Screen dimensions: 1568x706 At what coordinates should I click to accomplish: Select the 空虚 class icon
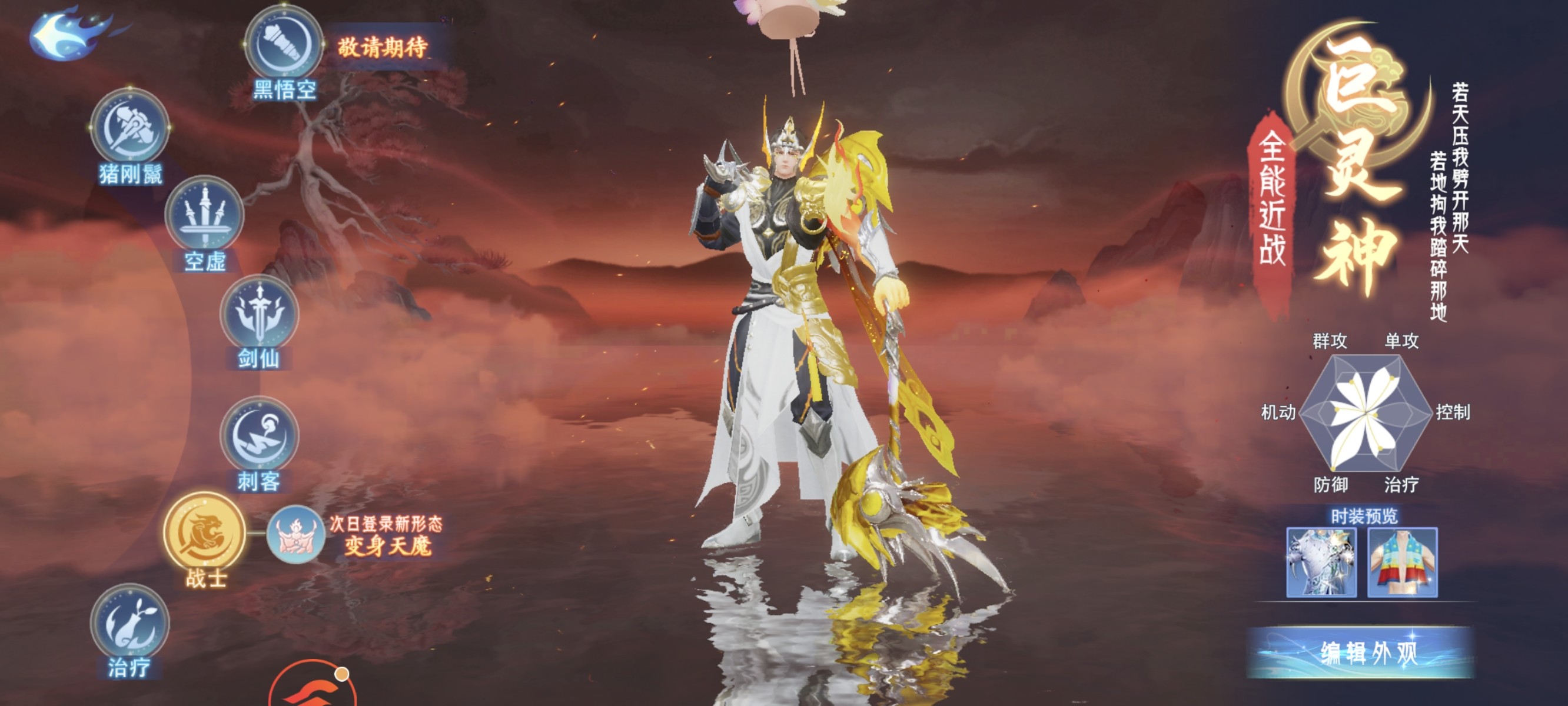pos(204,215)
